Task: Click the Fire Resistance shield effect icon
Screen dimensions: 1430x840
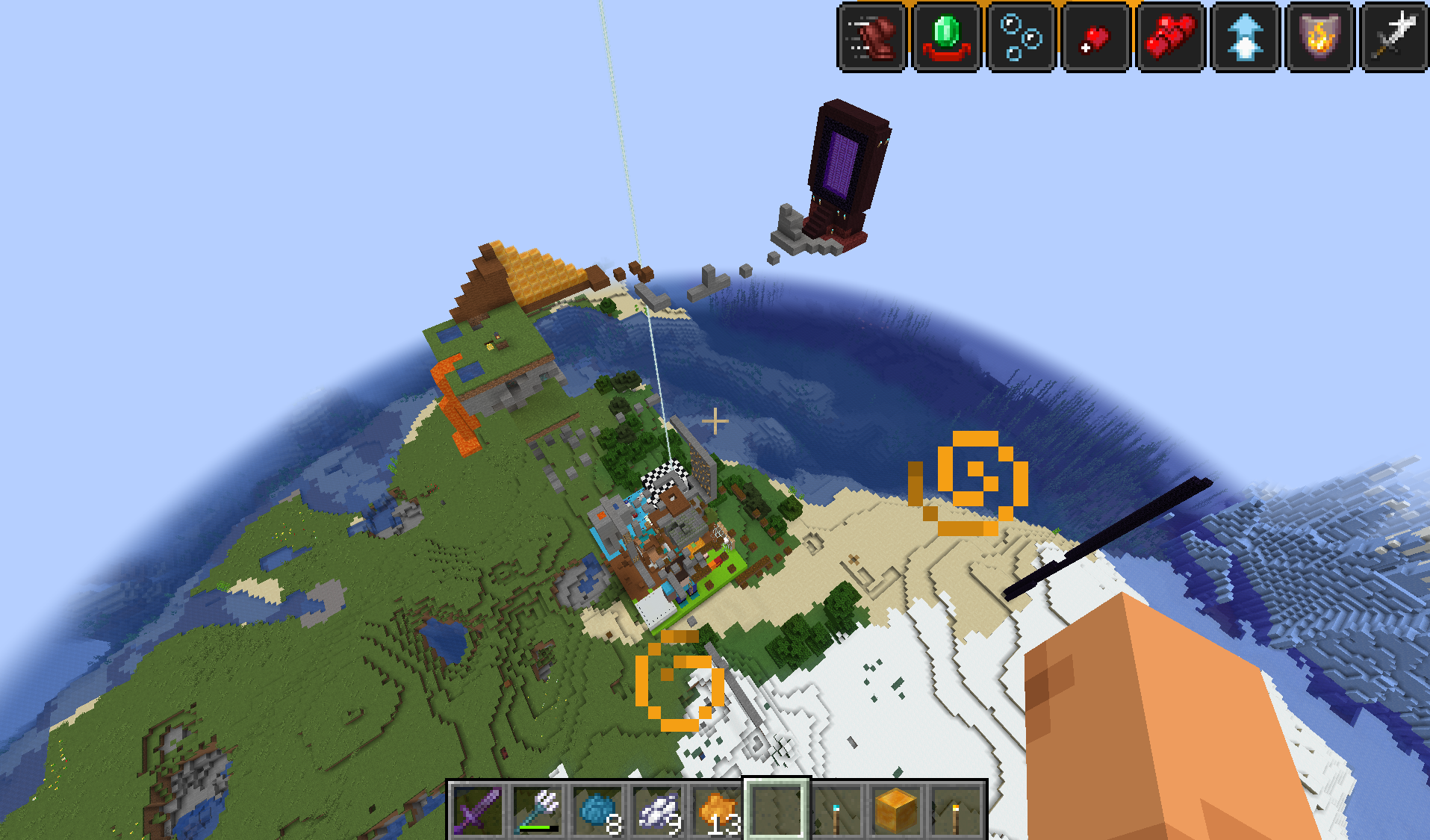Action: coord(1320,37)
